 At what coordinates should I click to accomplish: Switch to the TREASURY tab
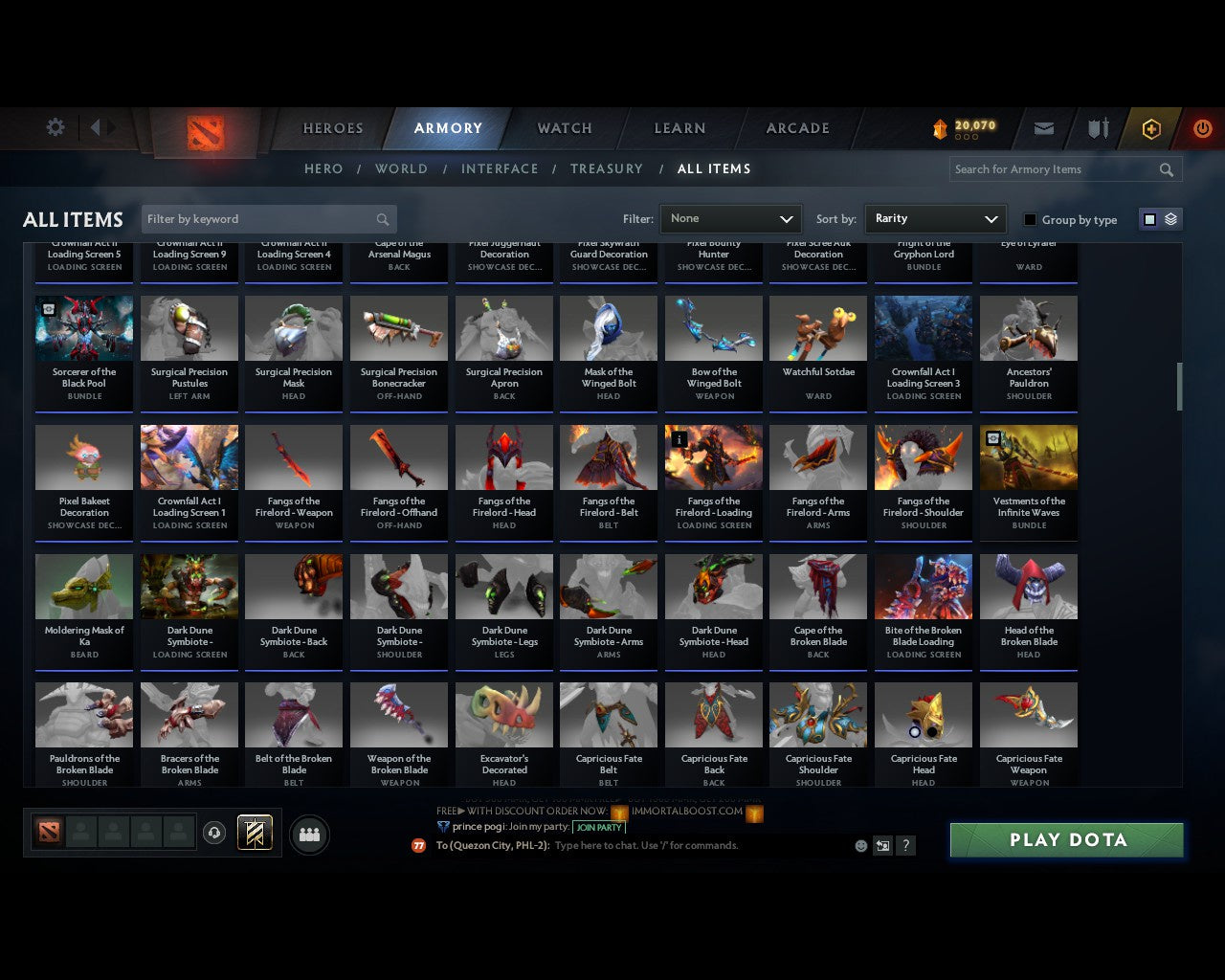(x=606, y=168)
